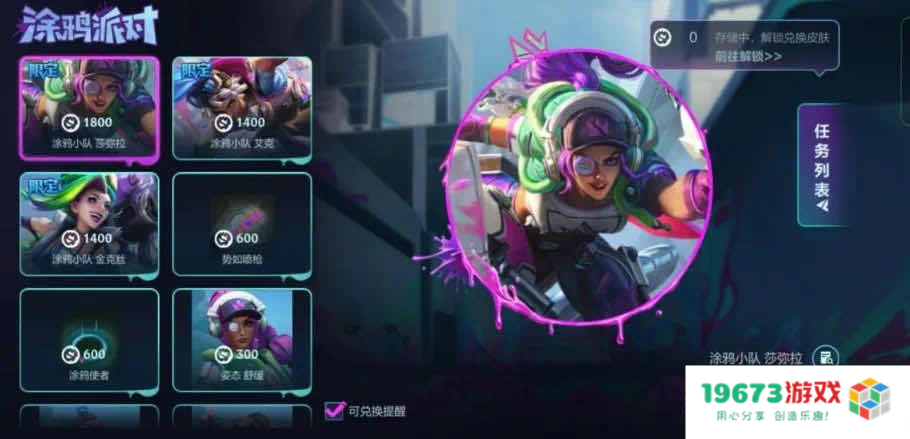Open the 任务列表 side tab

[x=821, y=165]
